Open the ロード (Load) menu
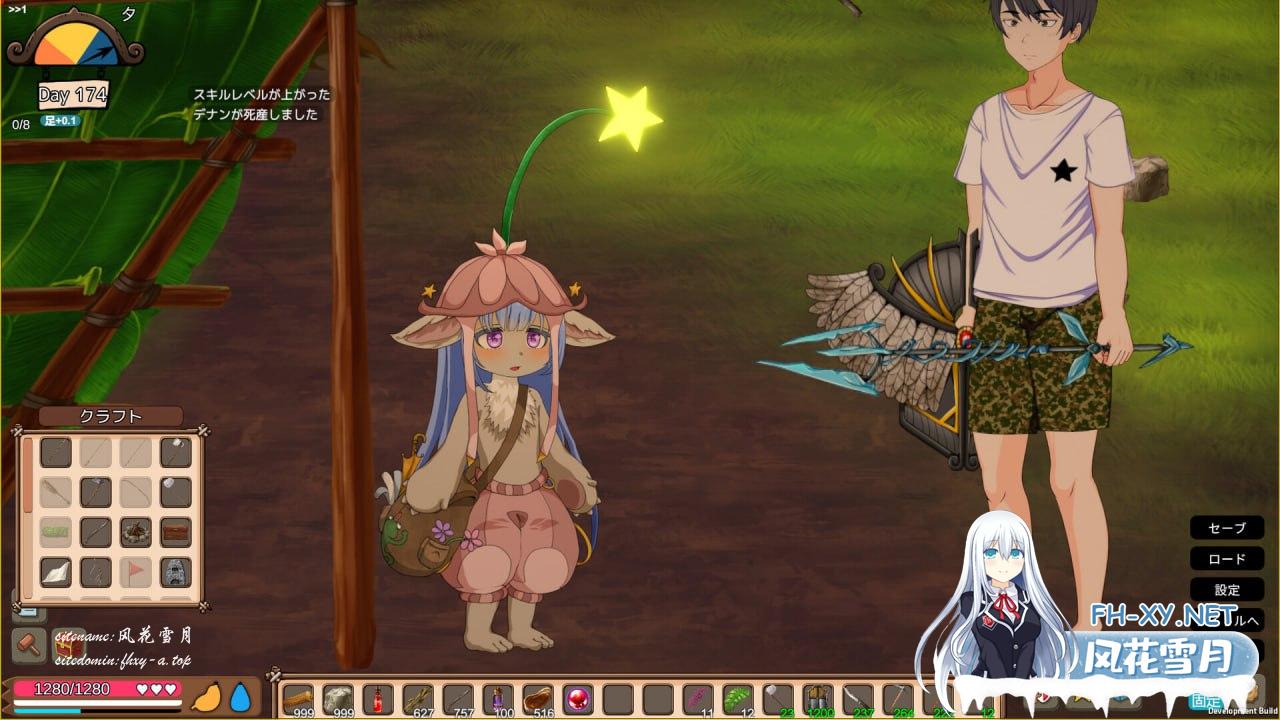This screenshot has width=1280, height=720. tap(1227, 559)
